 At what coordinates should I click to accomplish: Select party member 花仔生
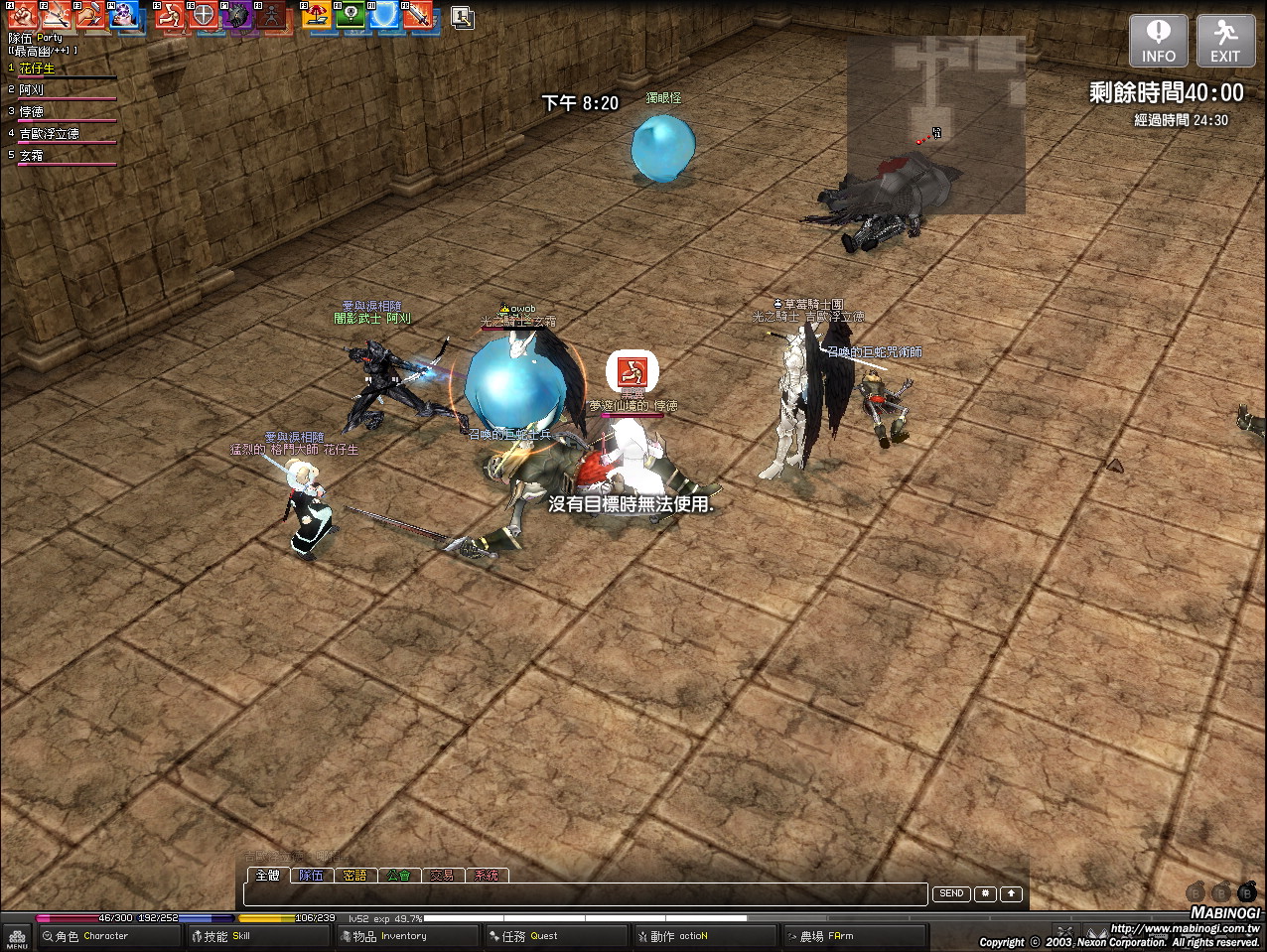(x=38, y=68)
